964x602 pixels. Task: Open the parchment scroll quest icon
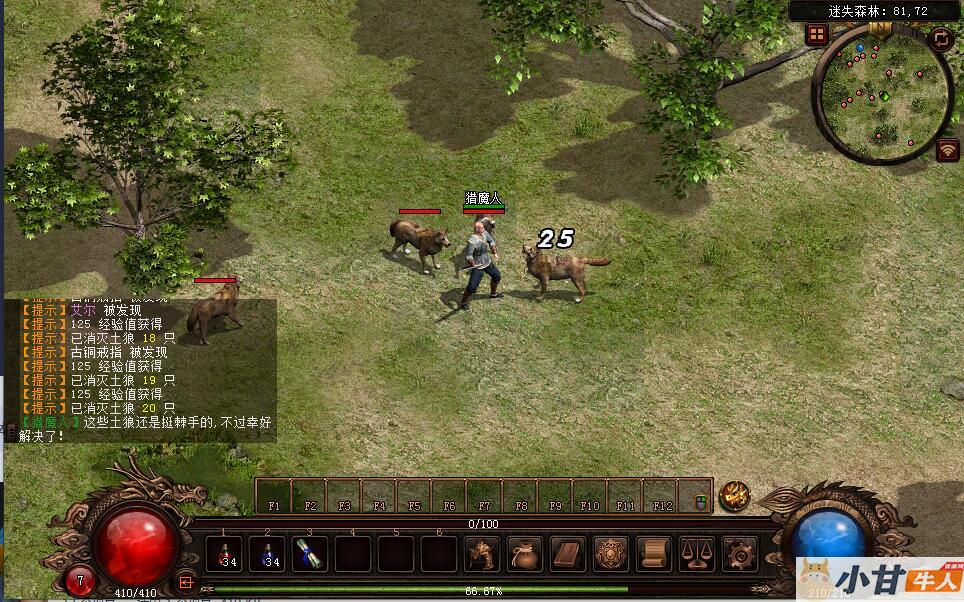pyautogui.click(x=654, y=554)
